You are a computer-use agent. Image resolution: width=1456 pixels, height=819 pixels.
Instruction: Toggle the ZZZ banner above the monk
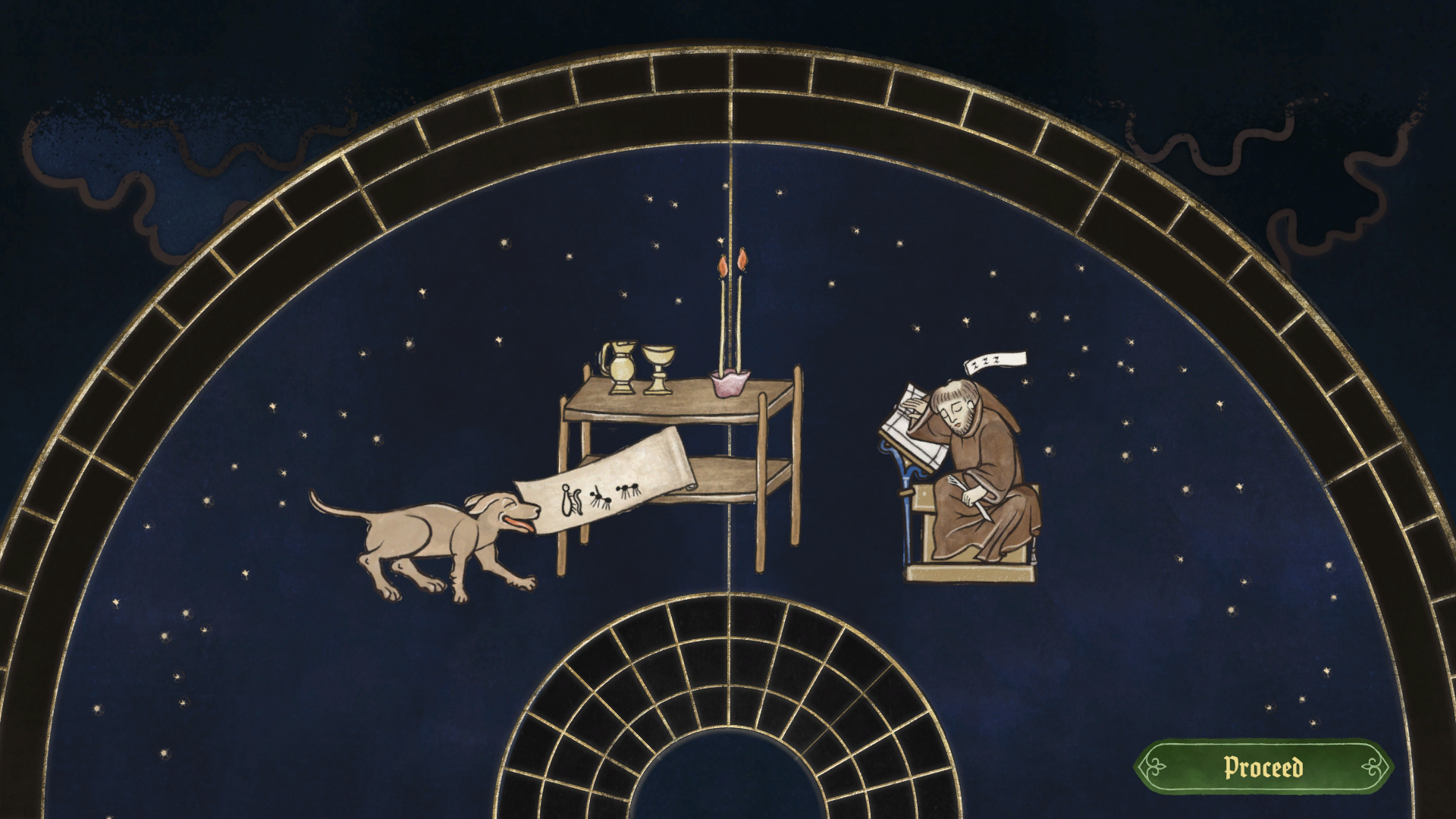click(x=995, y=362)
